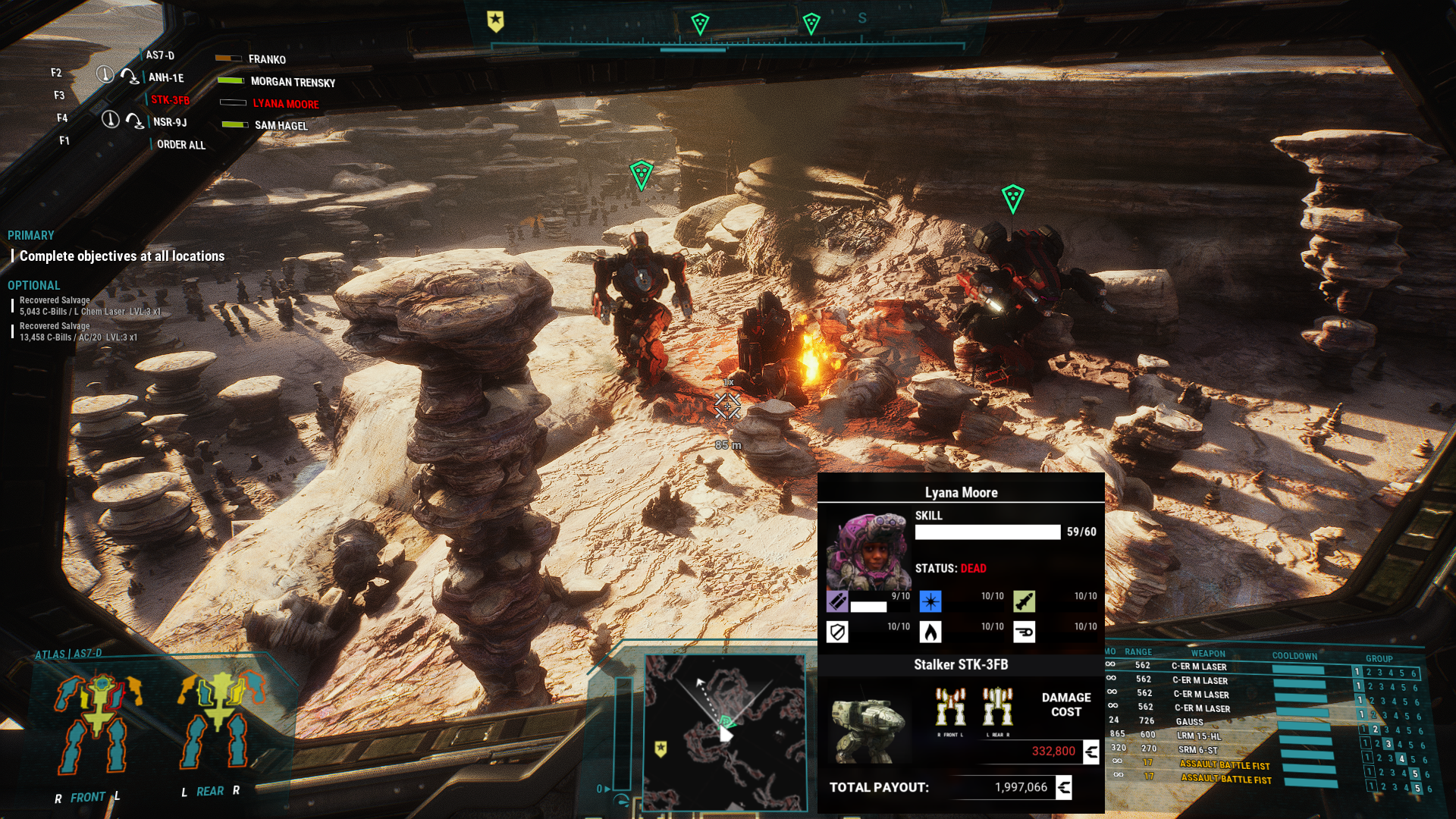Select lancemate Morgan Trensky in ANH-1E
The height and width of the screenshot is (819, 1456).
point(292,82)
